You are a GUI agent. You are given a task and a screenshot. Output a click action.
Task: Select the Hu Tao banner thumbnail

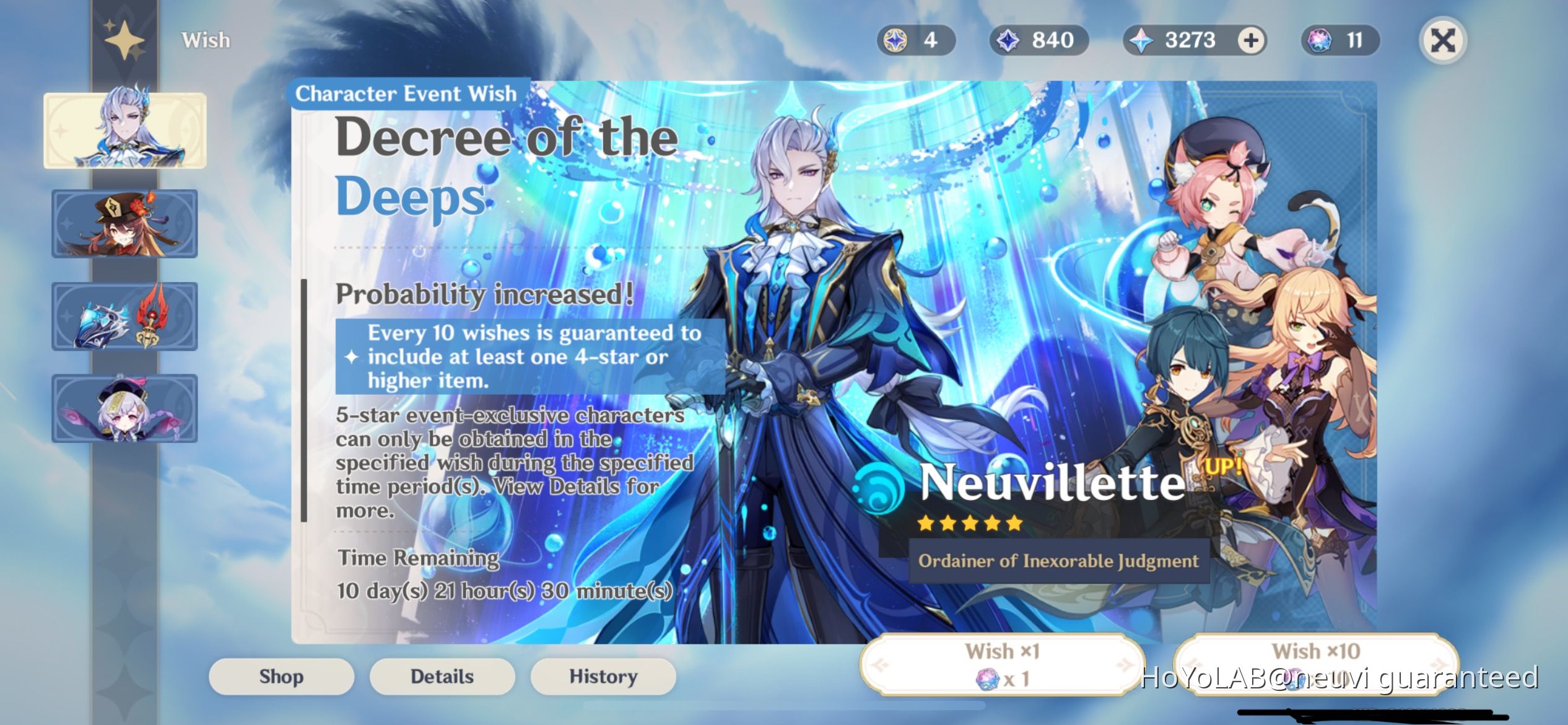click(x=124, y=223)
